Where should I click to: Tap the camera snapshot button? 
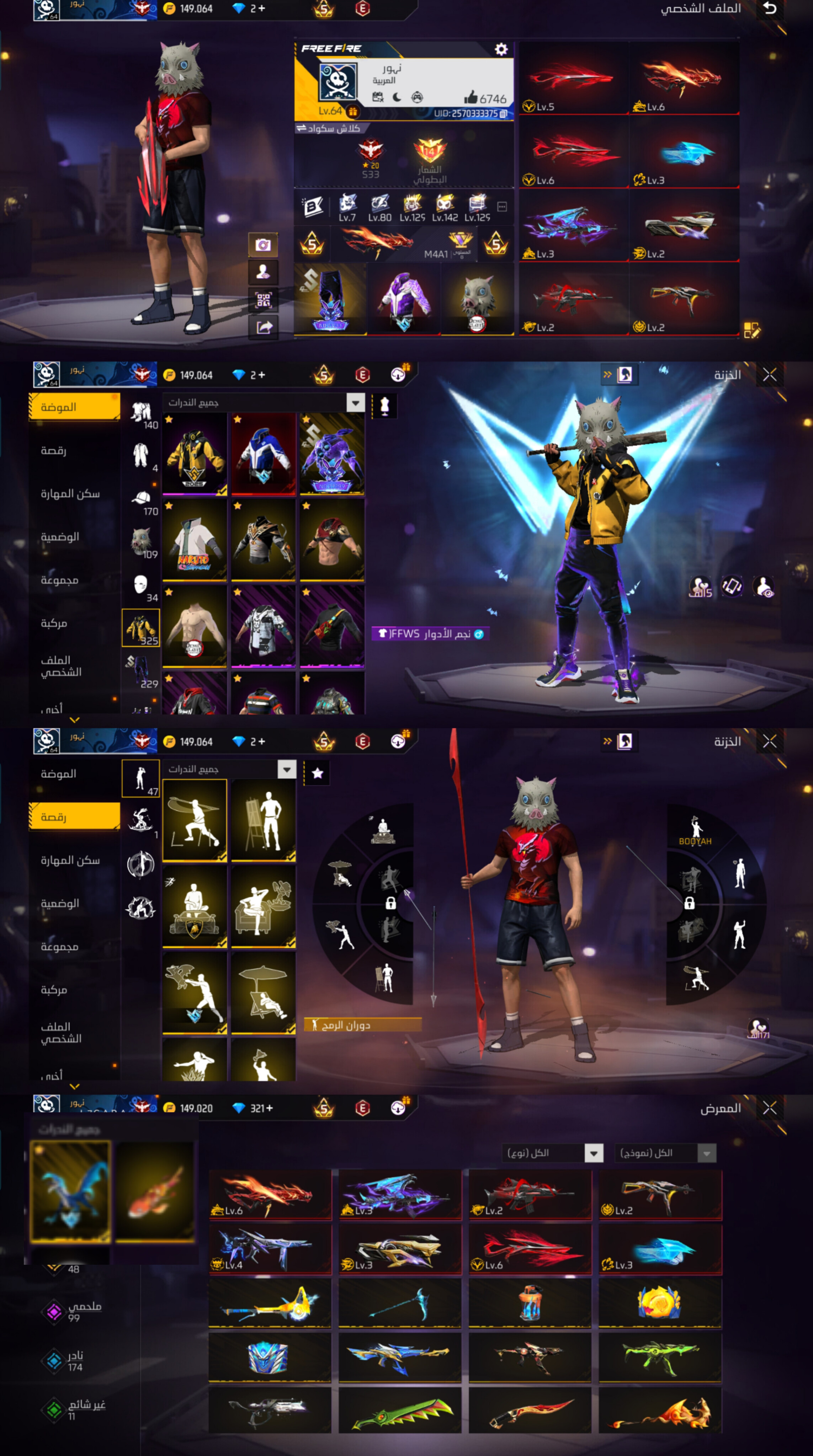click(x=263, y=245)
